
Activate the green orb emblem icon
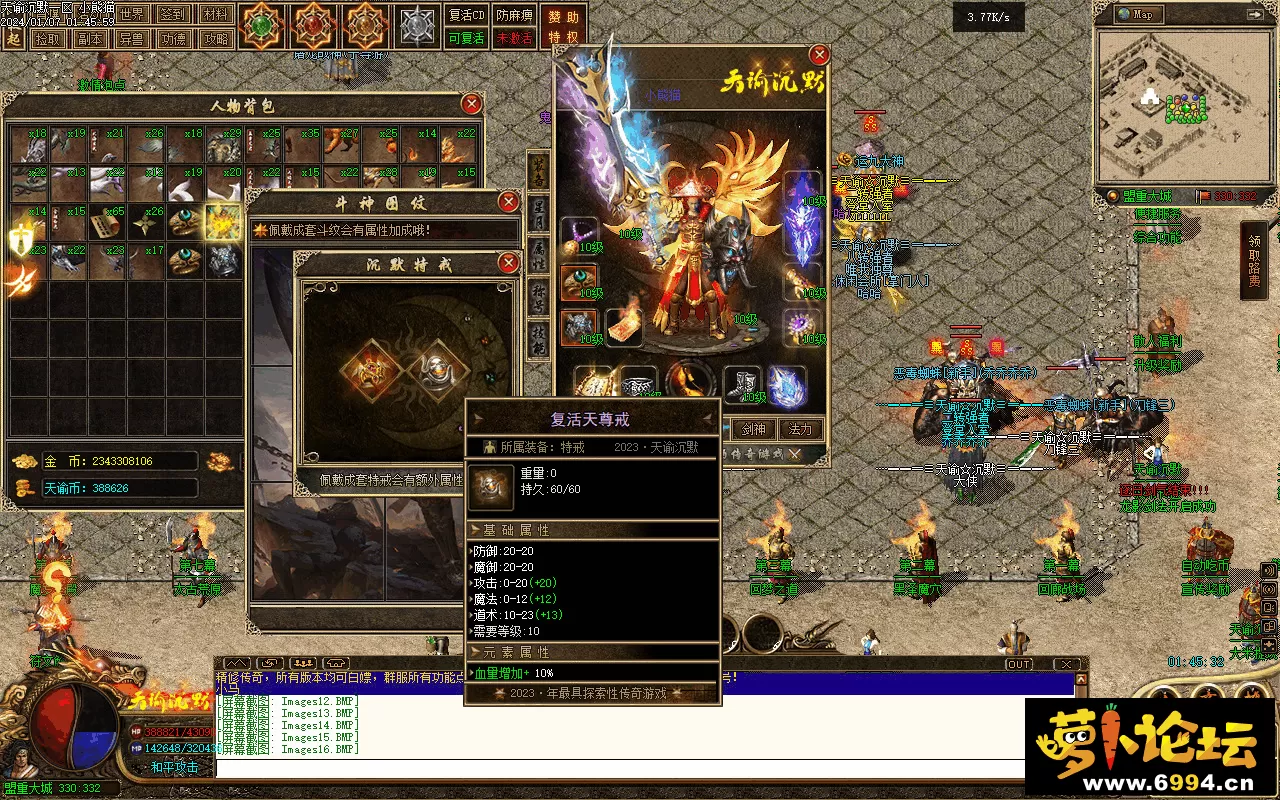(x=263, y=24)
